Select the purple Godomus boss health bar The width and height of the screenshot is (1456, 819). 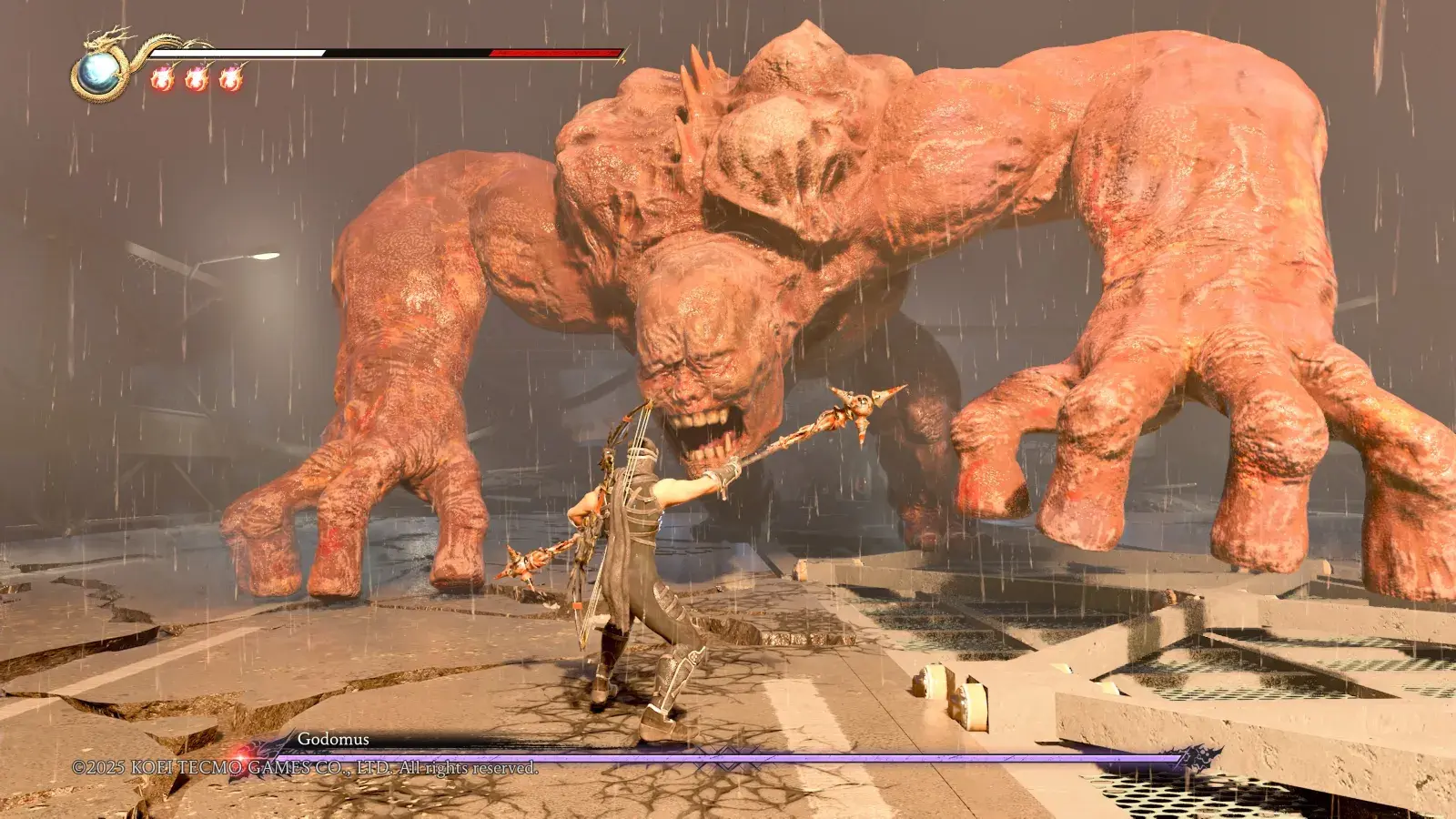(x=728, y=755)
